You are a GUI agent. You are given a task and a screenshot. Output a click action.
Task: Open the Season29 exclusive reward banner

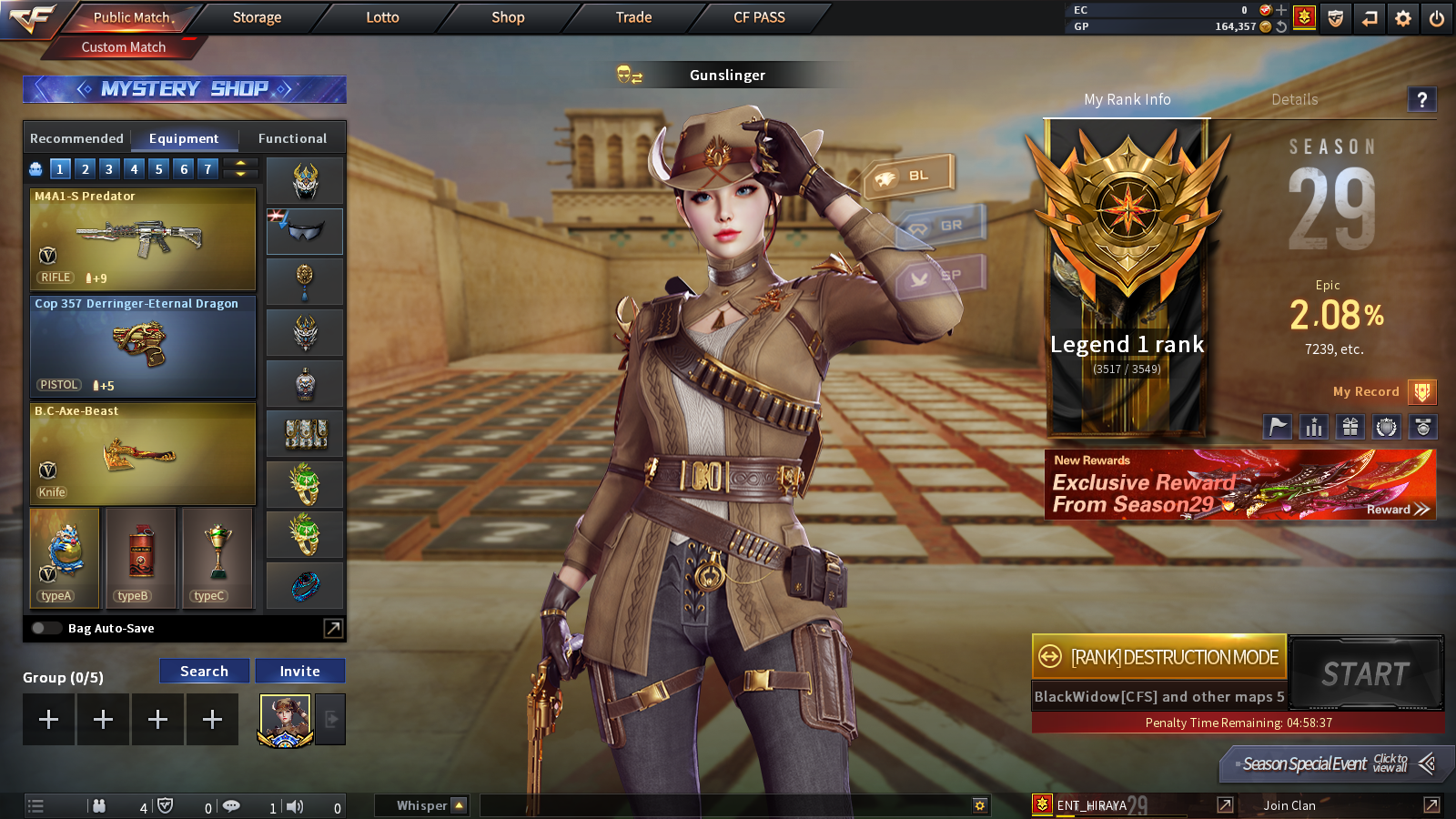(1239, 485)
